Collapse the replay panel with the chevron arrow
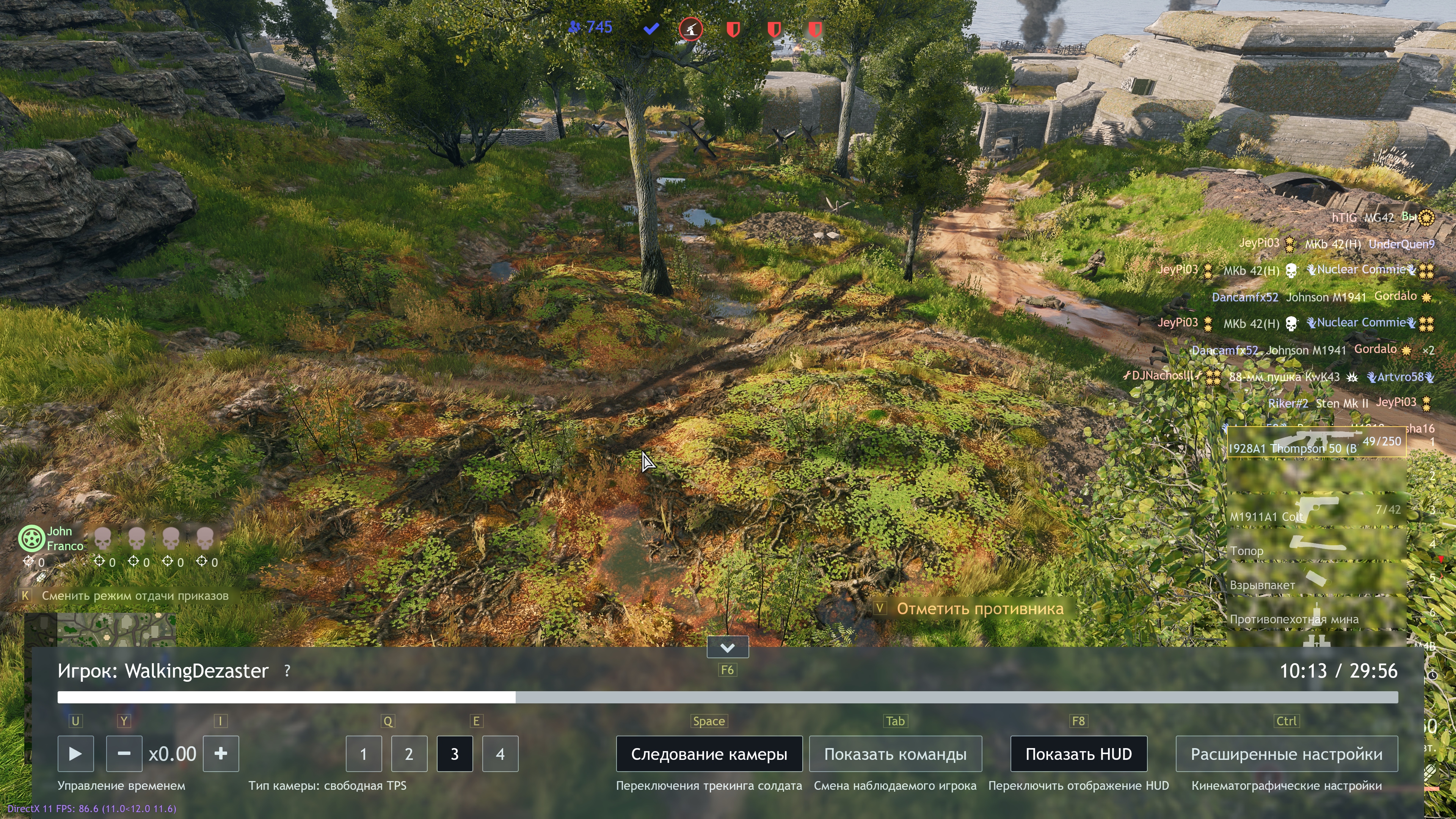Screen dimensions: 1456x819 (728, 647)
